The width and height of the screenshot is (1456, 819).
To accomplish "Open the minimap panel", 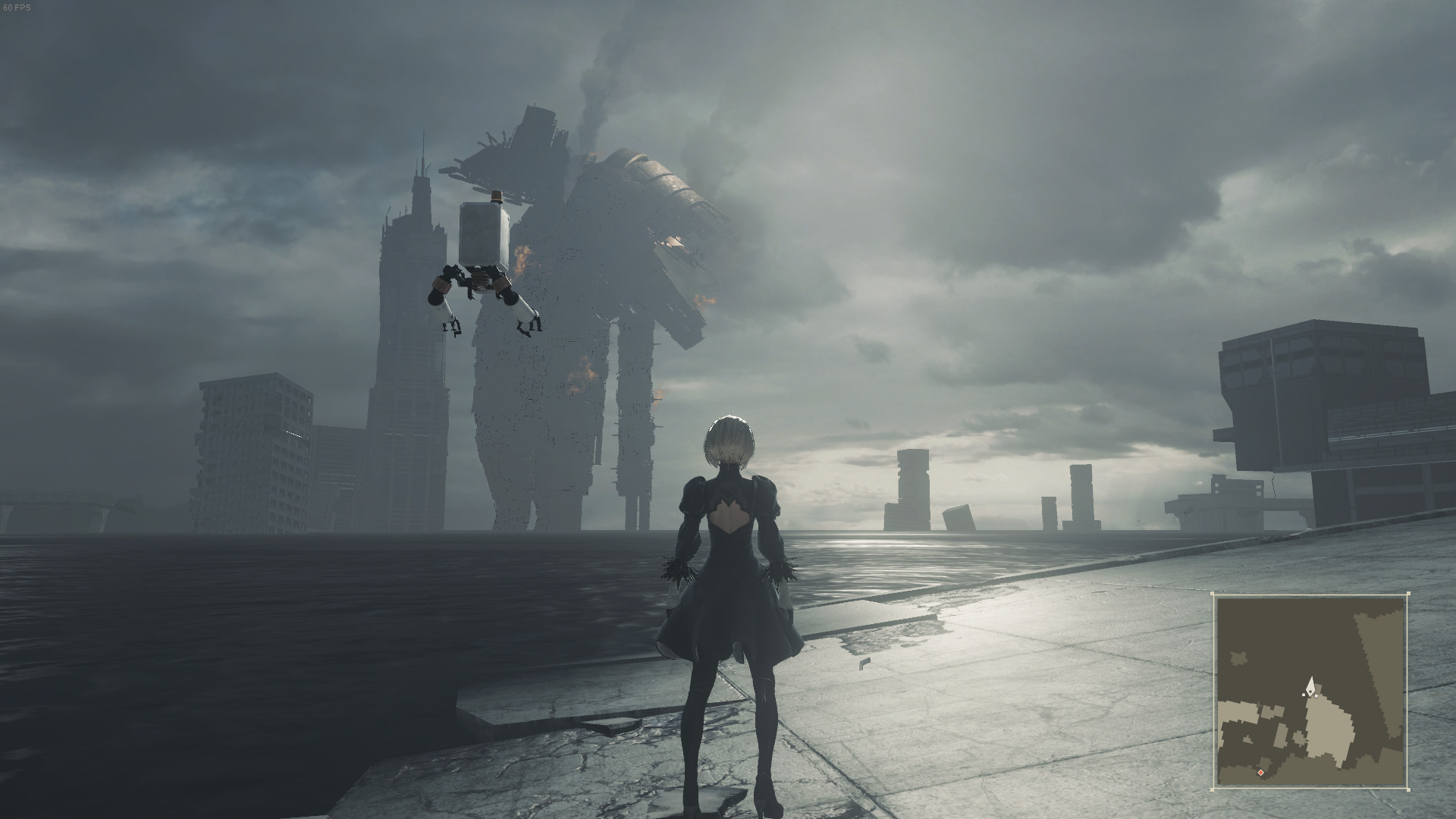I will [1310, 691].
